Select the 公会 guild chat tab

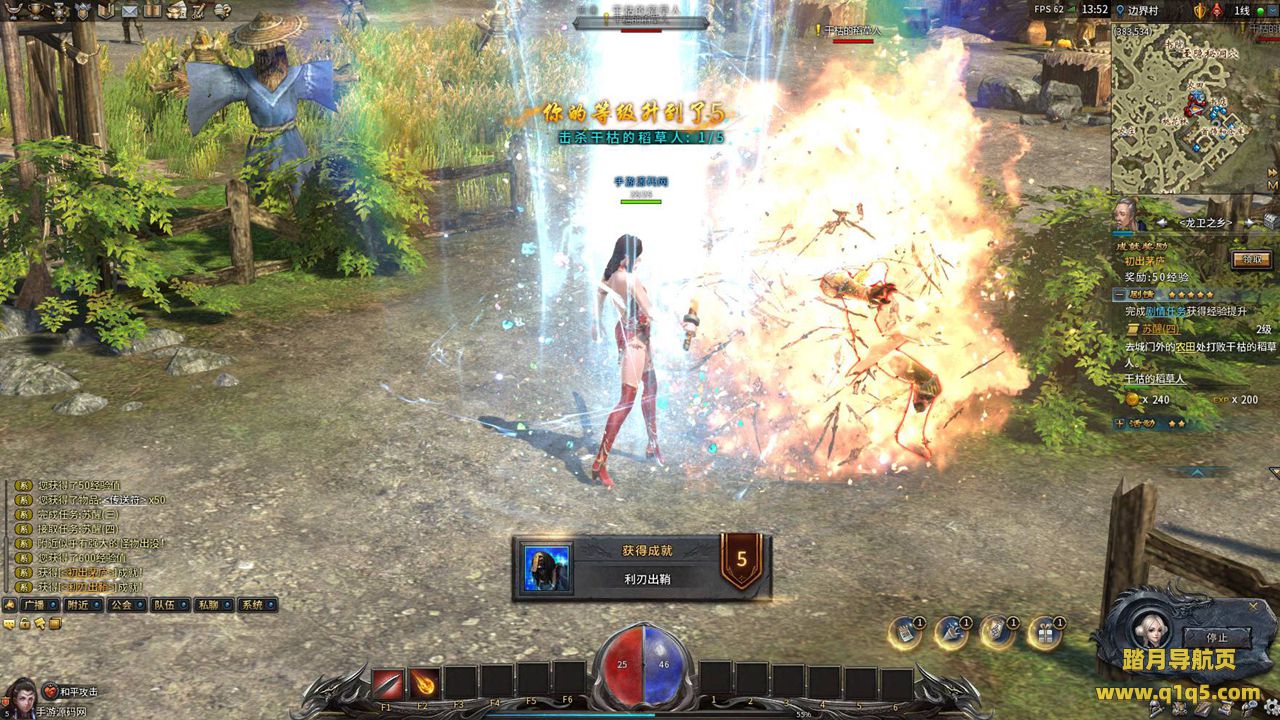point(121,605)
